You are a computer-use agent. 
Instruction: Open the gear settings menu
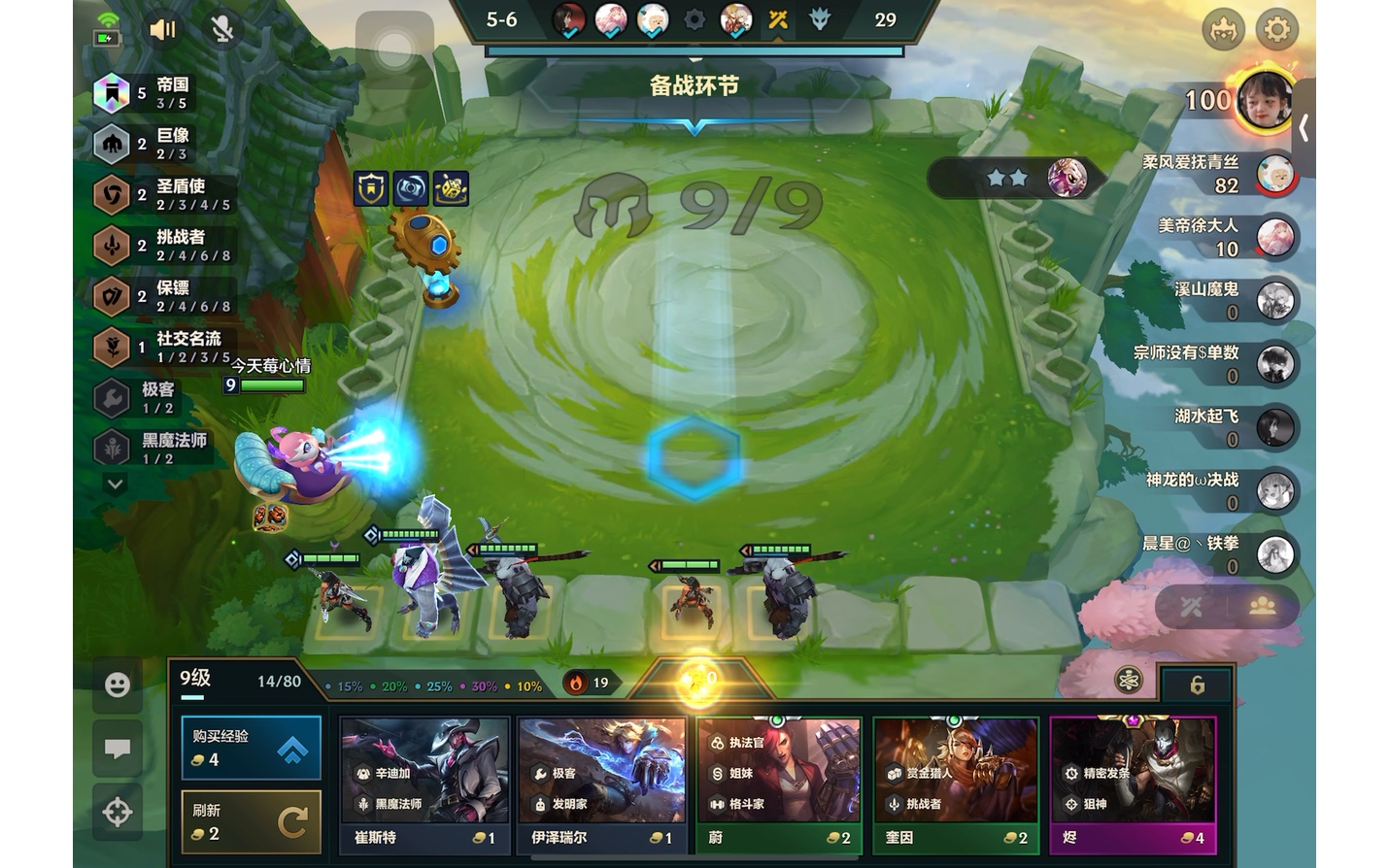(x=1276, y=30)
